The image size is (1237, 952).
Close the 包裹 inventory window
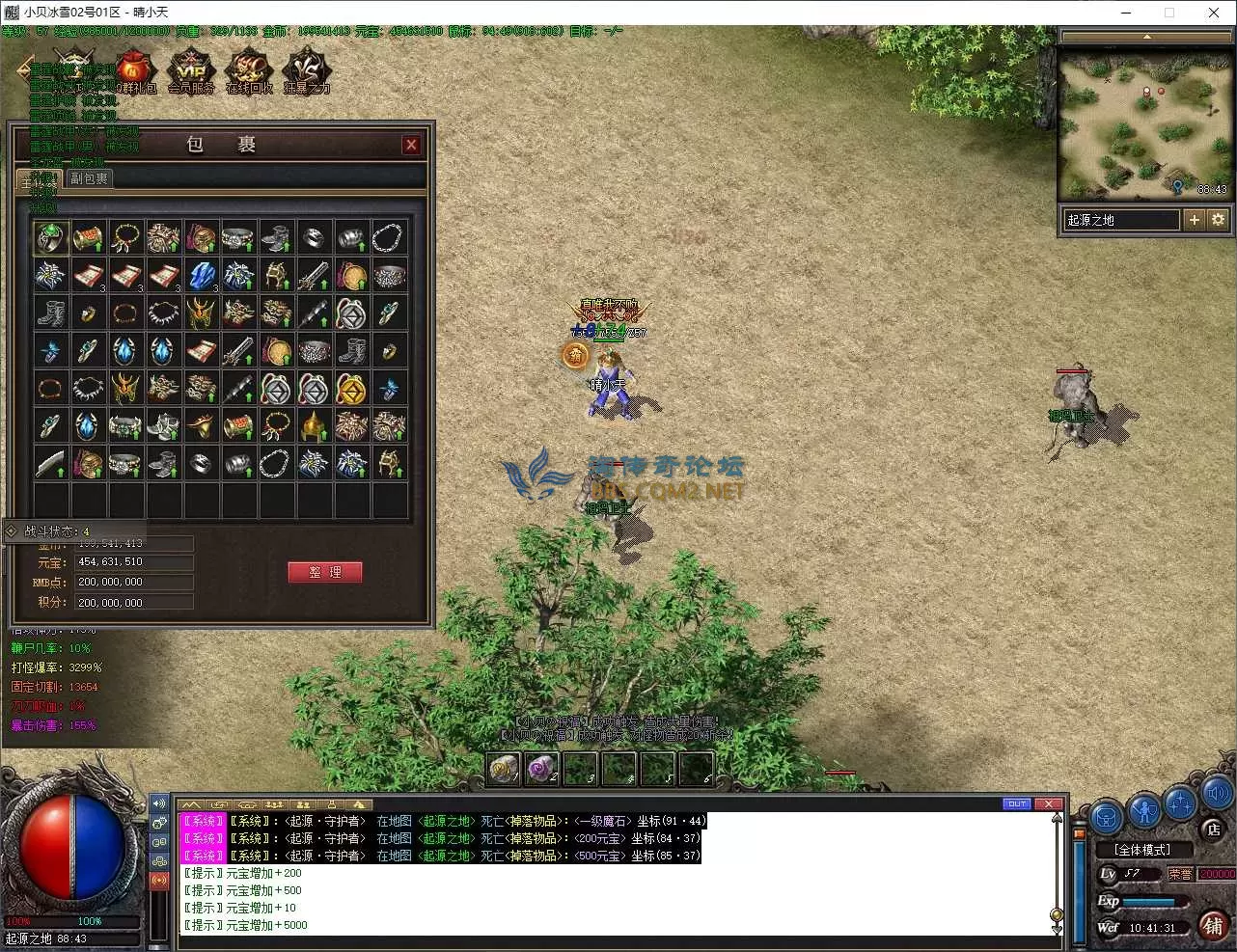click(x=411, y=145)
